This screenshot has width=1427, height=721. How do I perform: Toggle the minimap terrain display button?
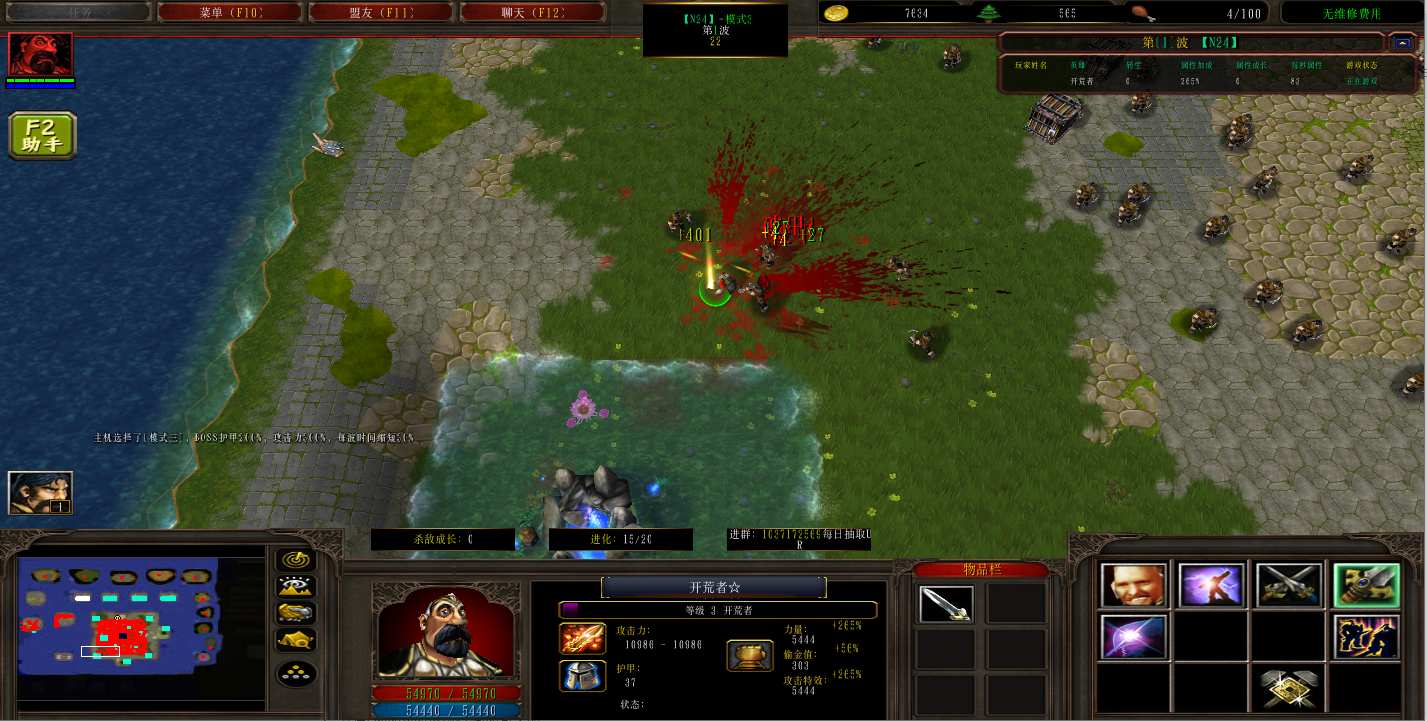pyautogui.click(x=296, y=587)
